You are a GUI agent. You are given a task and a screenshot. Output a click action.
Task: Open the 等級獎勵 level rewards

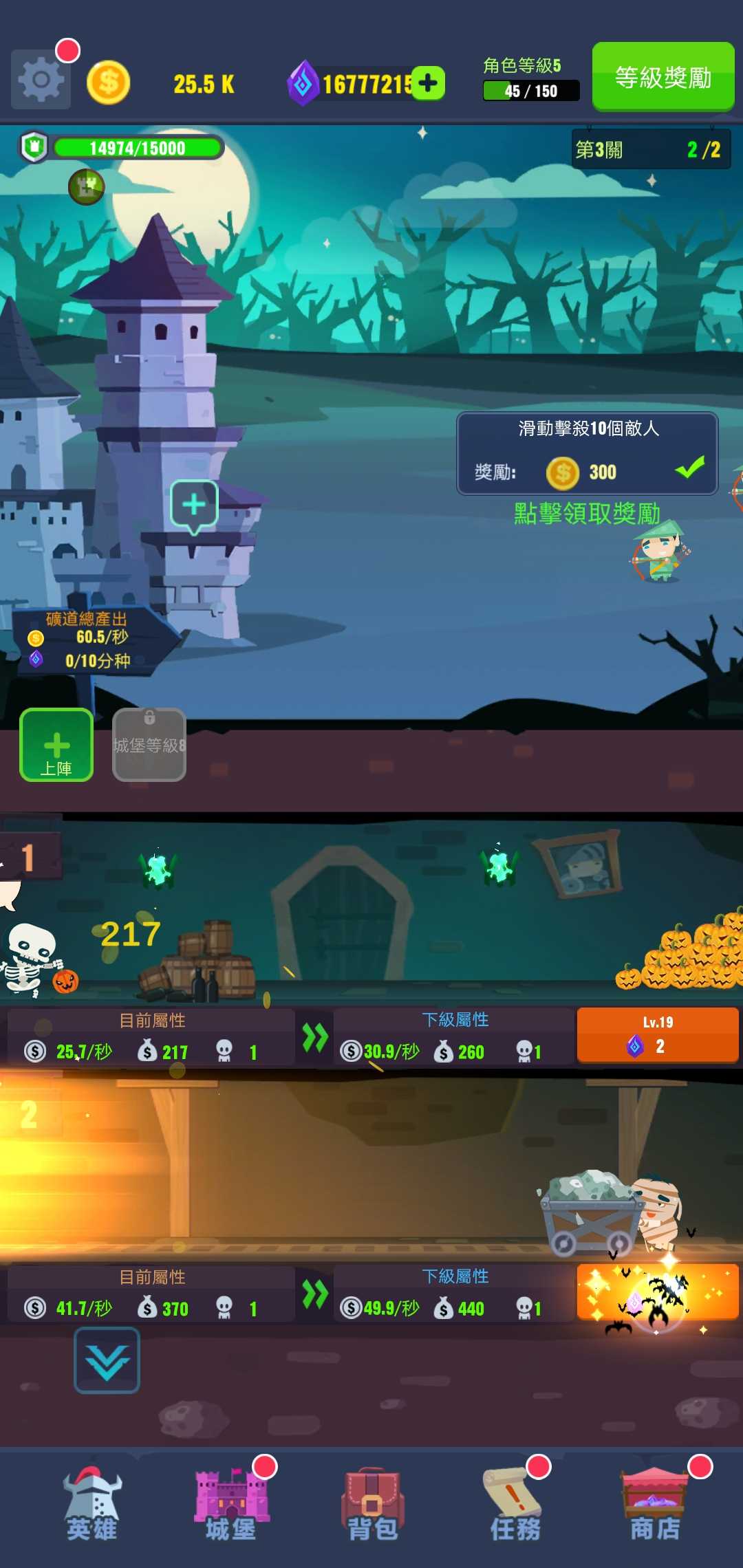click(x=663, y=76)
